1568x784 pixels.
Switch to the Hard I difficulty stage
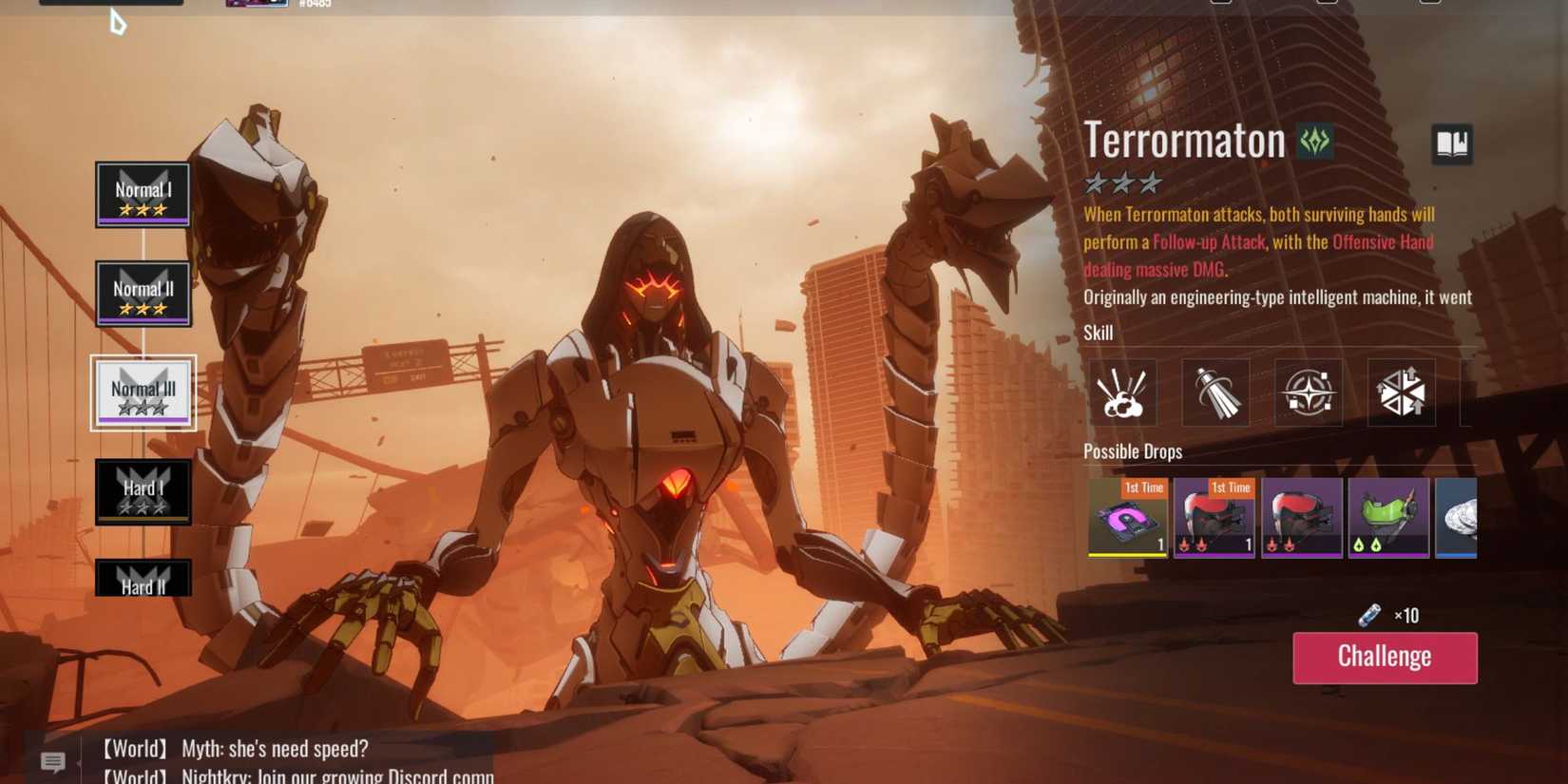143,490
